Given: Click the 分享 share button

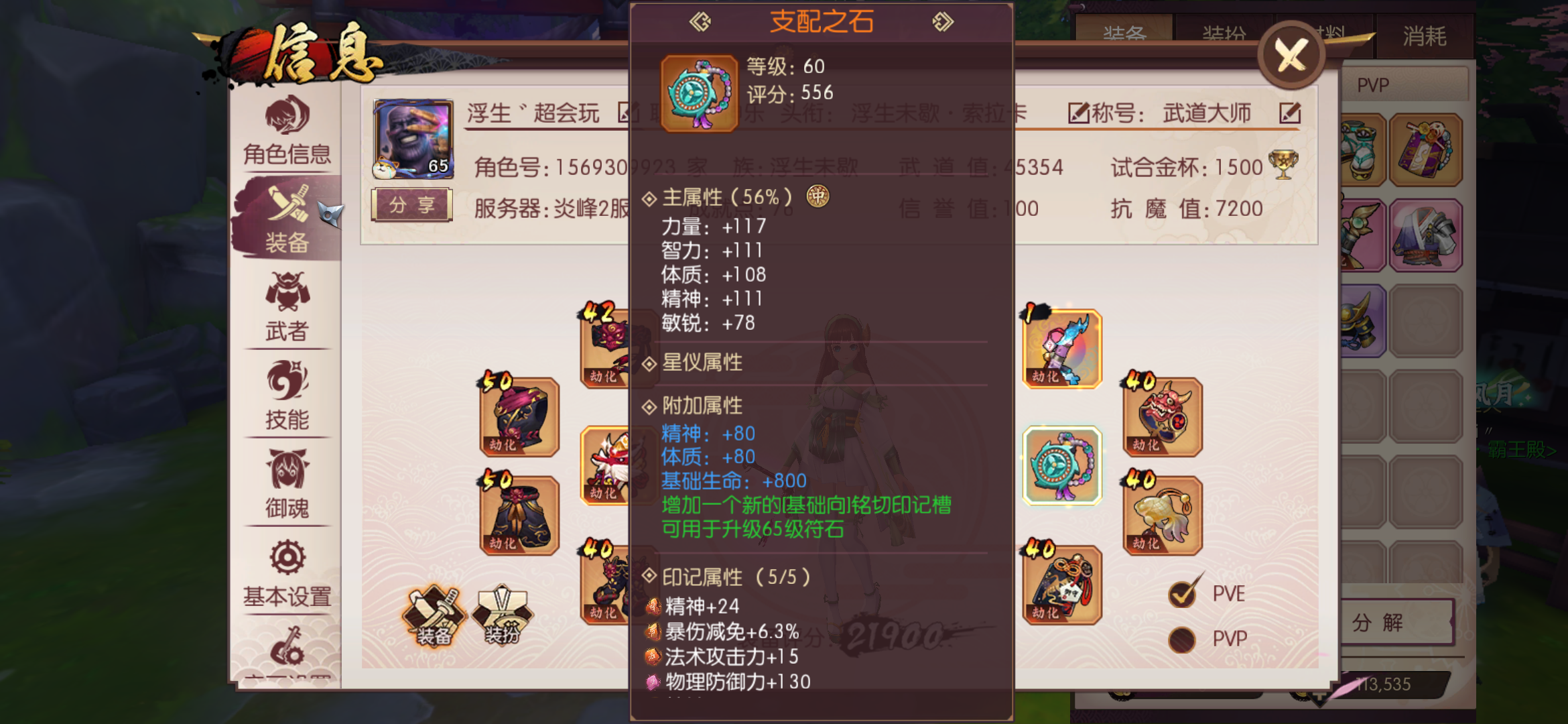Looking at the screenshot, I should [411, 204].
